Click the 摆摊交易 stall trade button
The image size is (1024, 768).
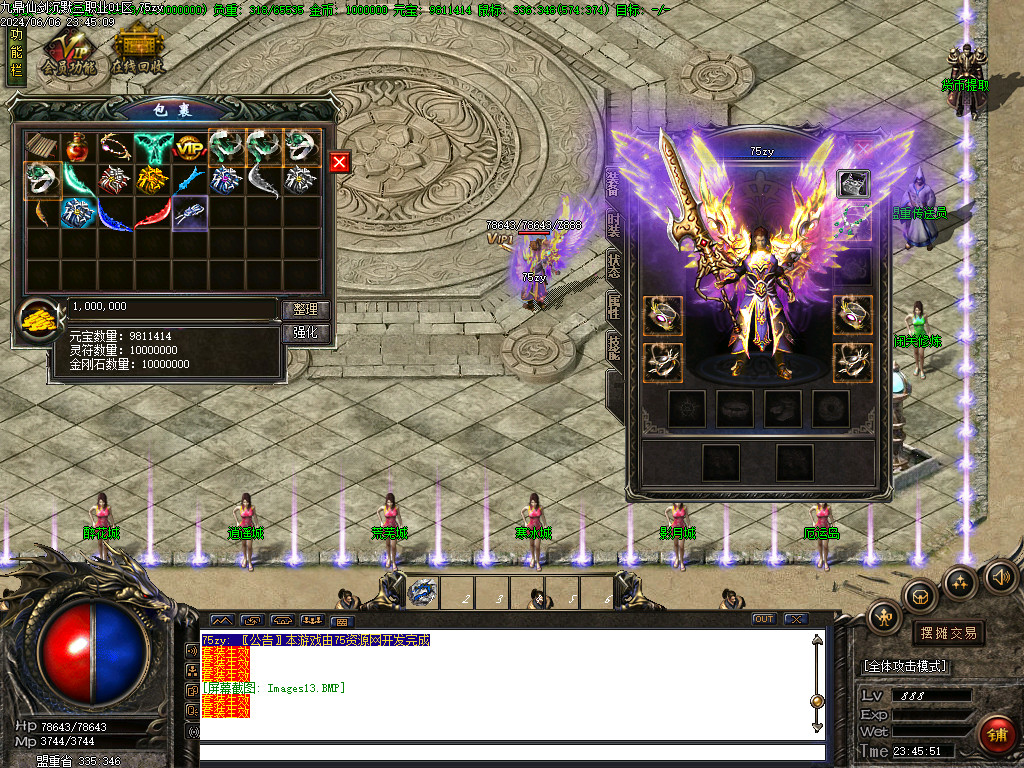click(x=947, y=633)
